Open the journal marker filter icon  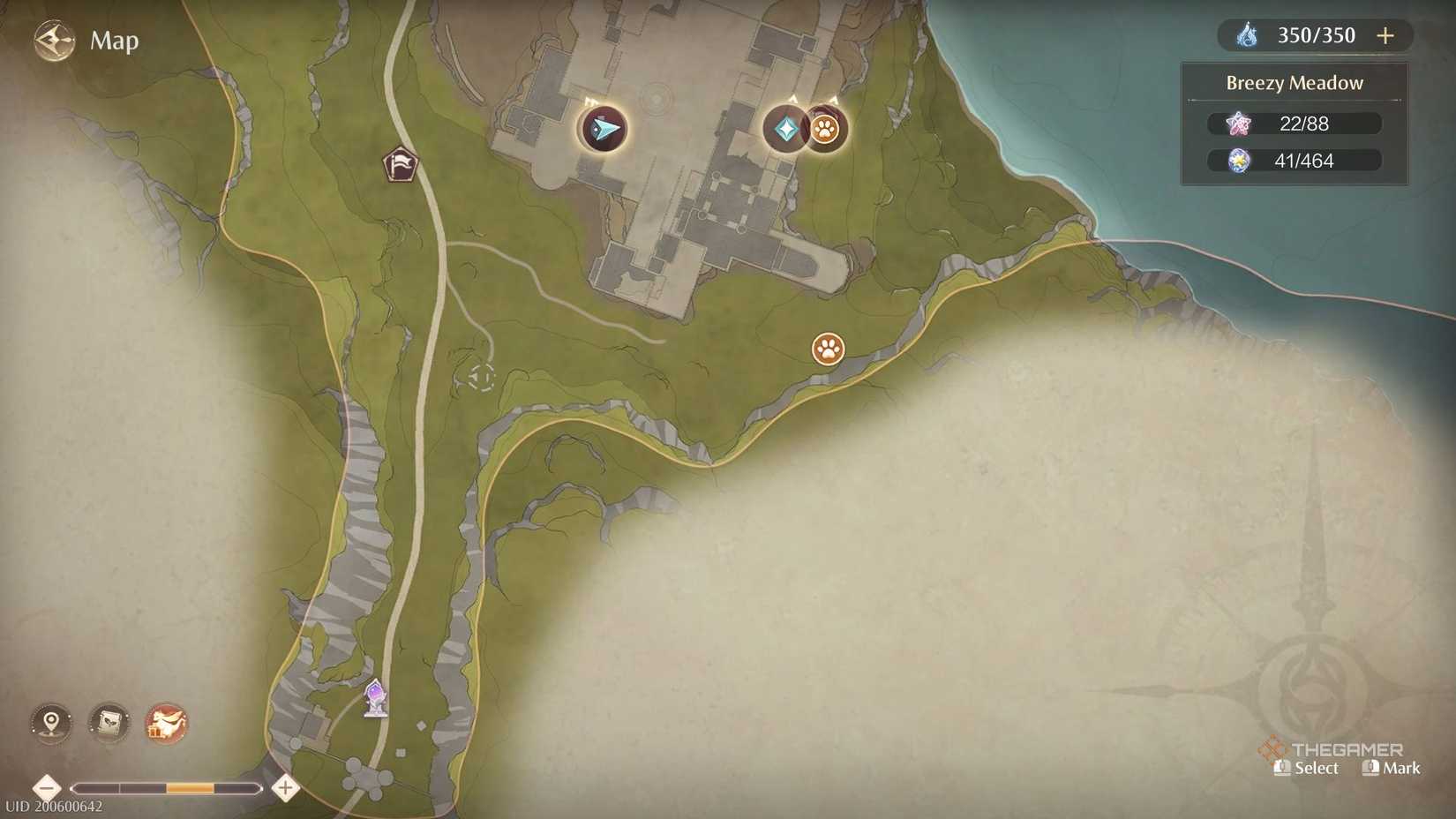click(108, 723)
